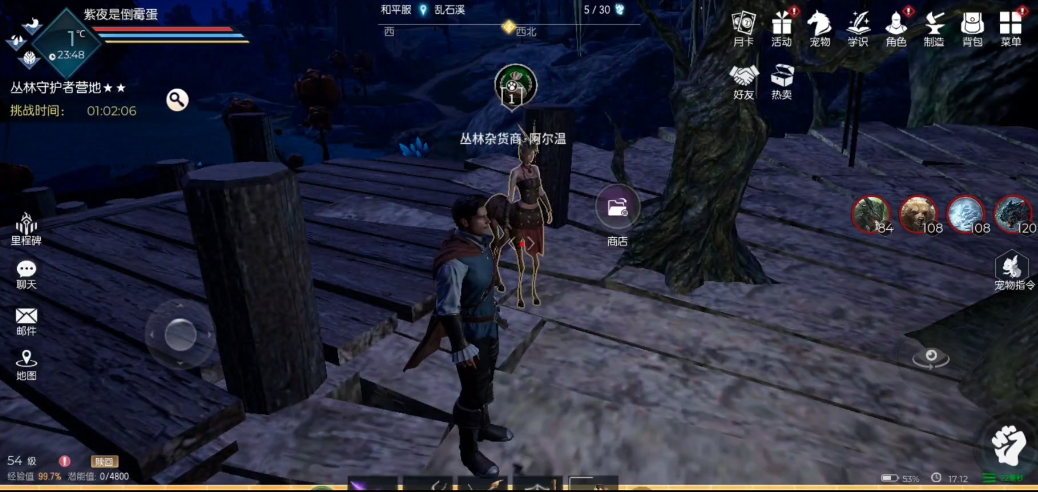The image size is (1038, 492).
Task: Select the bear pet portrait
Action: coord(917,214)
